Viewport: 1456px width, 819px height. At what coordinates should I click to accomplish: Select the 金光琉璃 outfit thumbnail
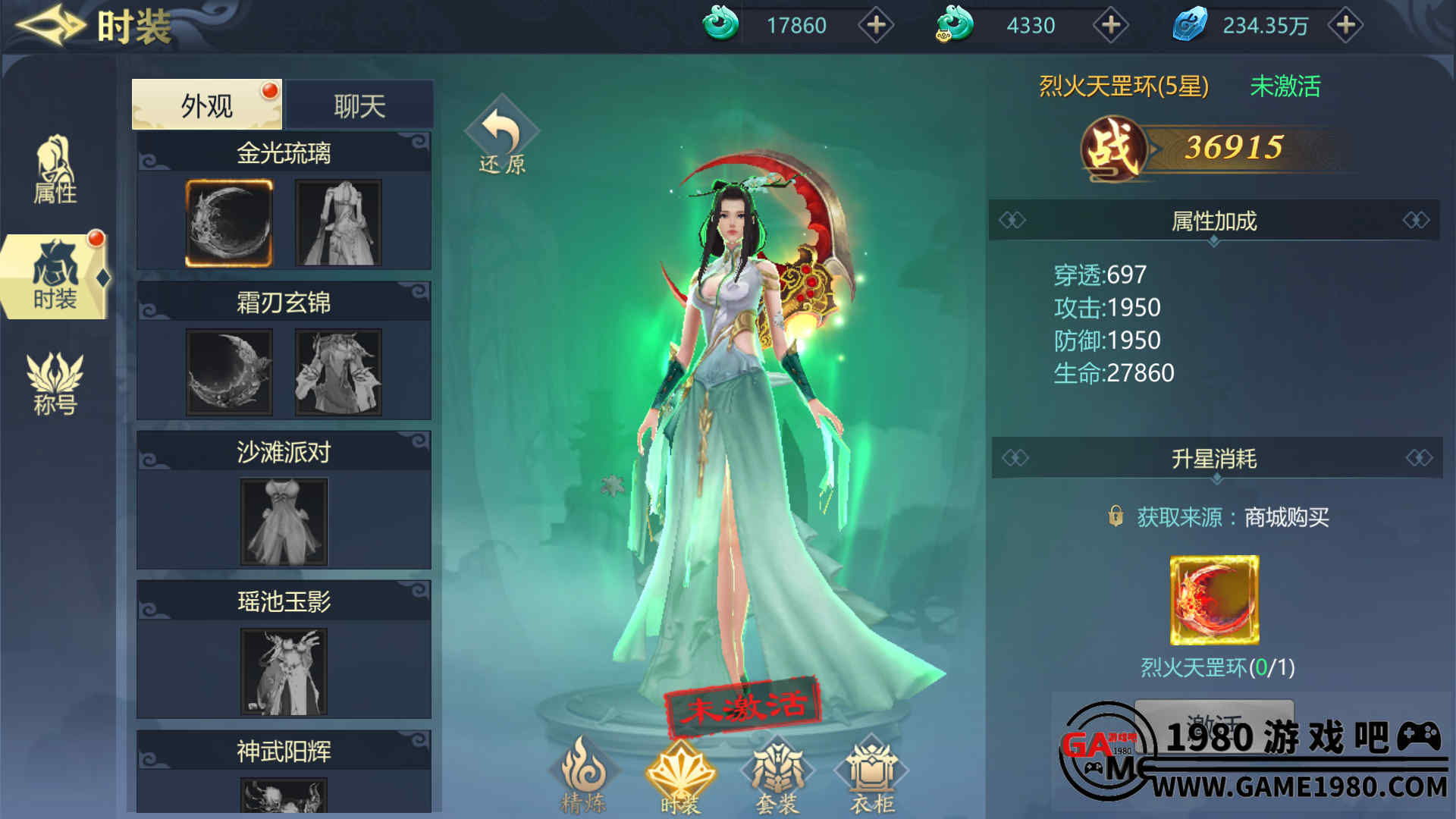coord(338,223)
